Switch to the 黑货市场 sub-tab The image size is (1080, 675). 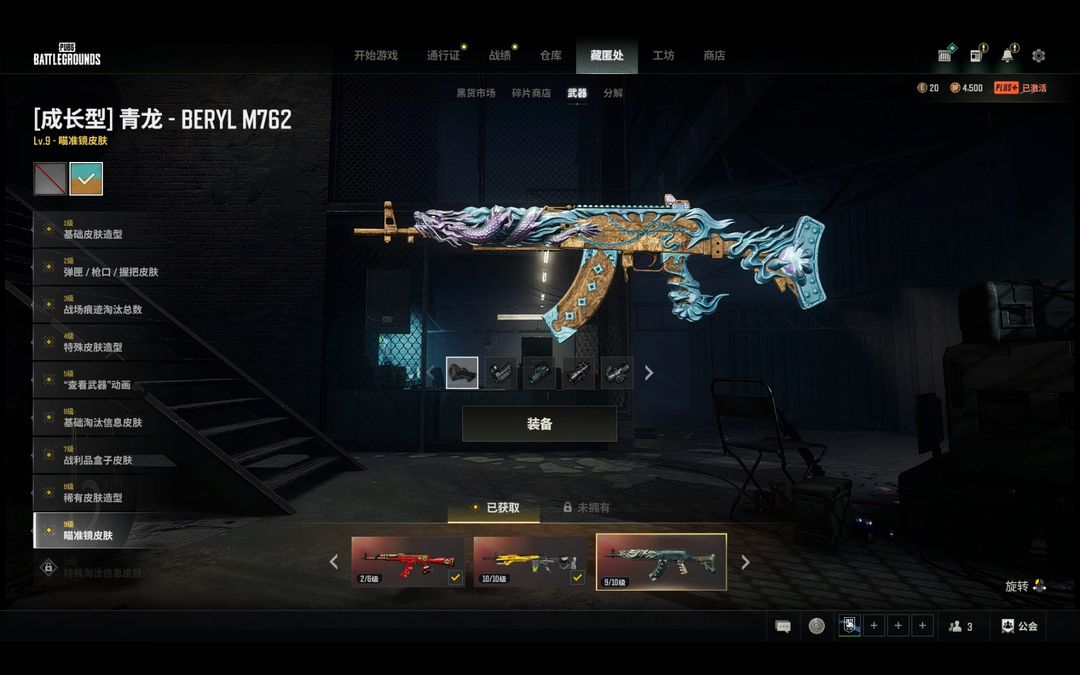tap(476, 93)
